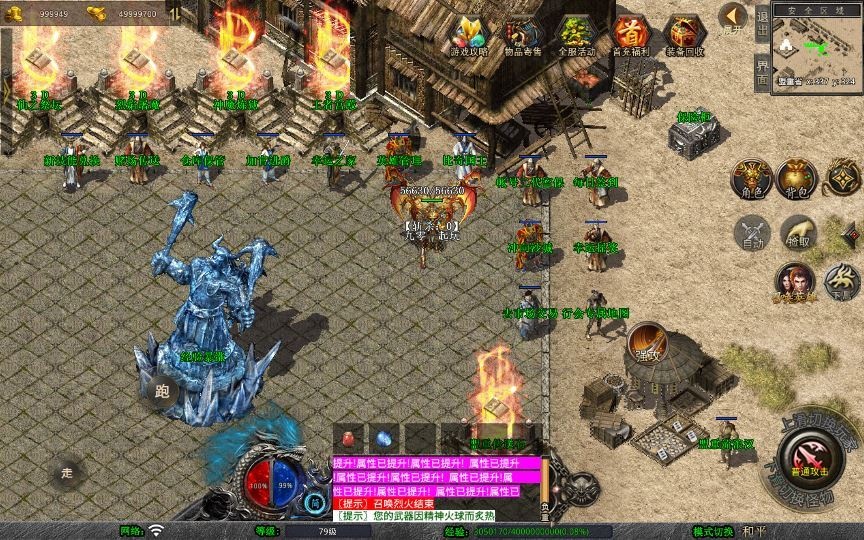
Task: Open the 背包 backpack inventory
Action: 797,180
